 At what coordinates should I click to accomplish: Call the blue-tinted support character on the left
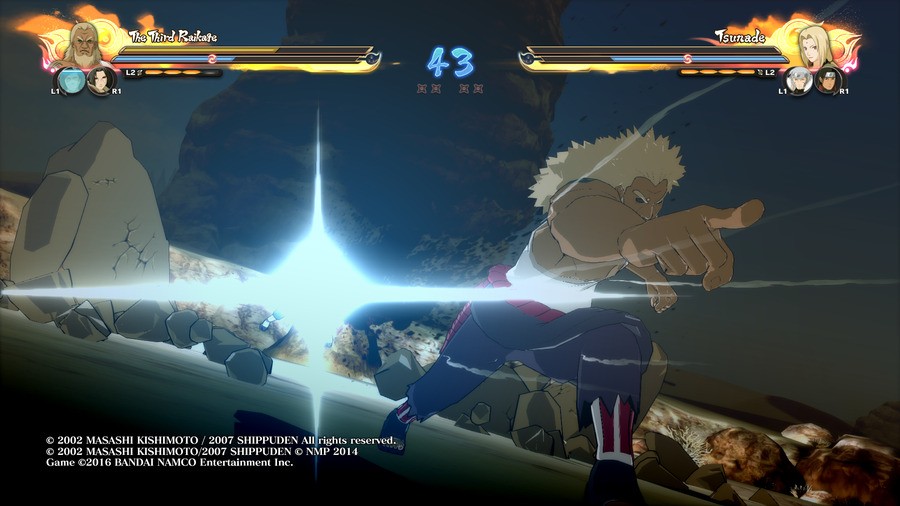72,80
